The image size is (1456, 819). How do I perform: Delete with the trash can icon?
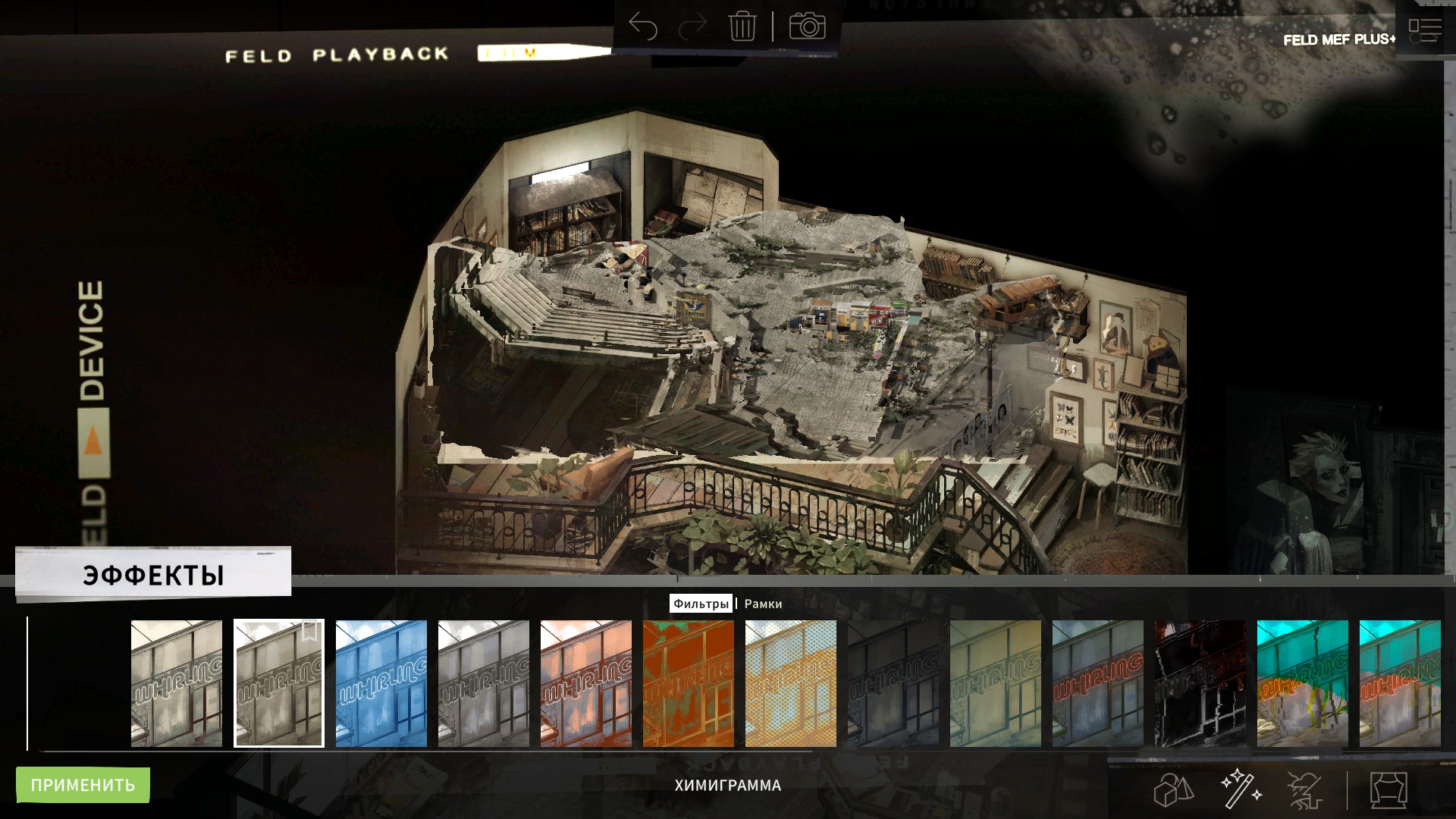click(x=742, y=27)
